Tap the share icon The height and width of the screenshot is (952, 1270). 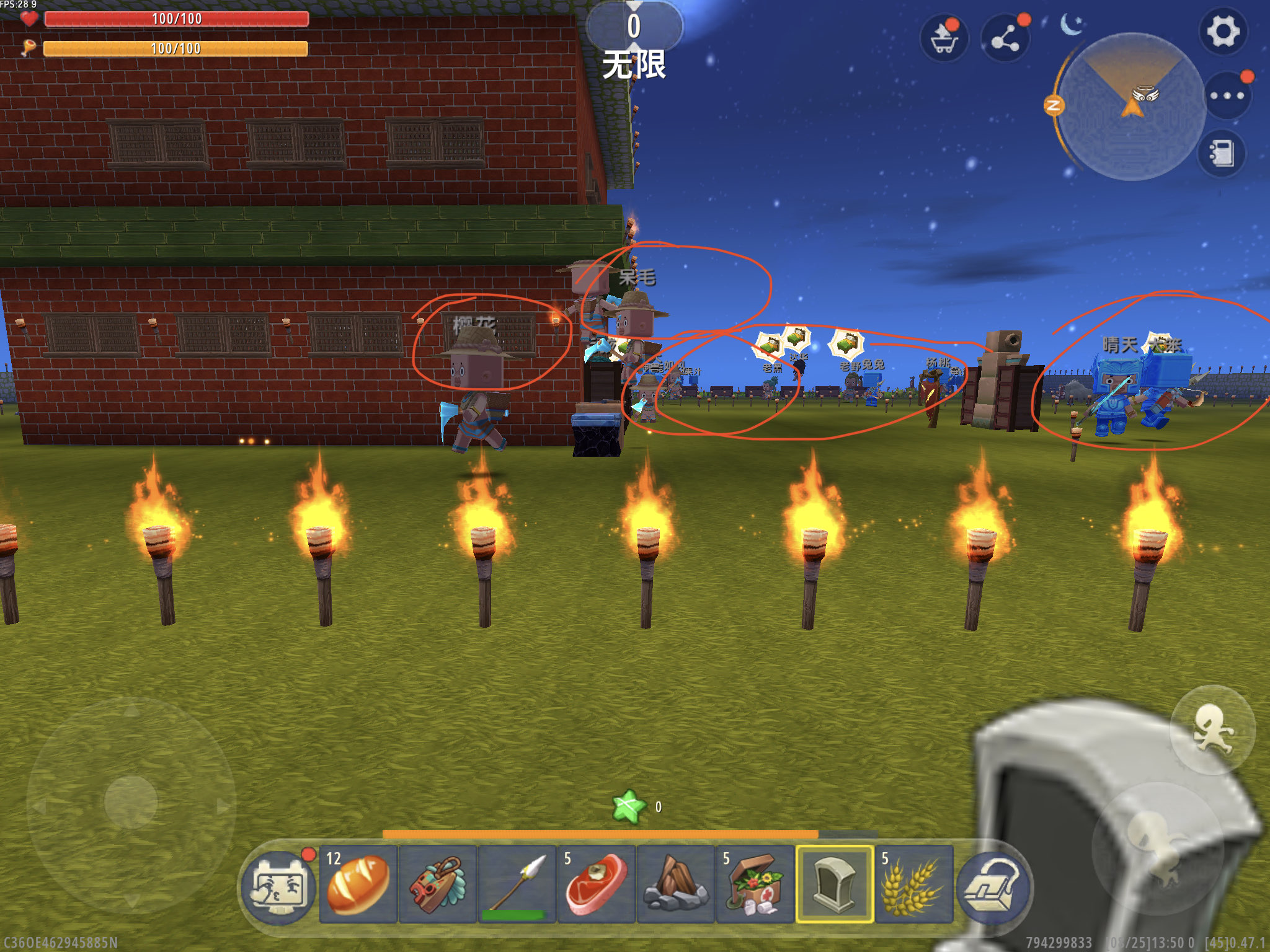tap(1005, 38)
